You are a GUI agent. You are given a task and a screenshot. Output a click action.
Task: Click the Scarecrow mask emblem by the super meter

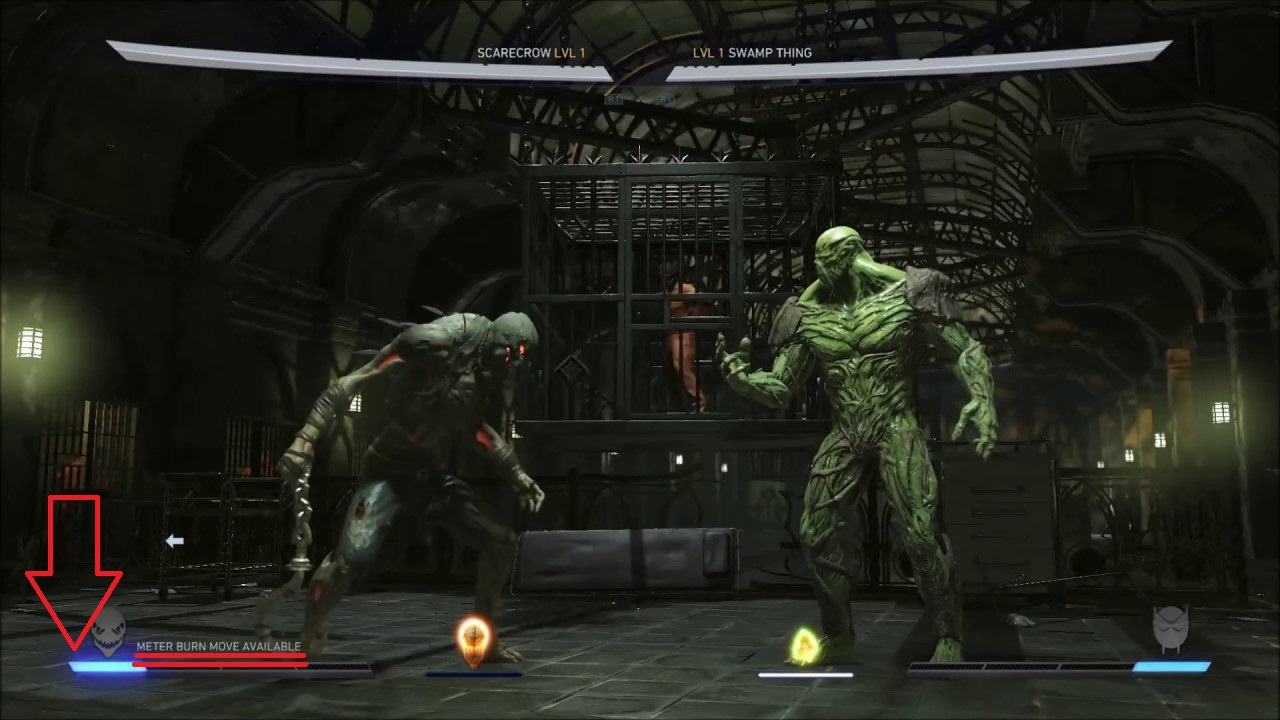[x=109, y=632]
